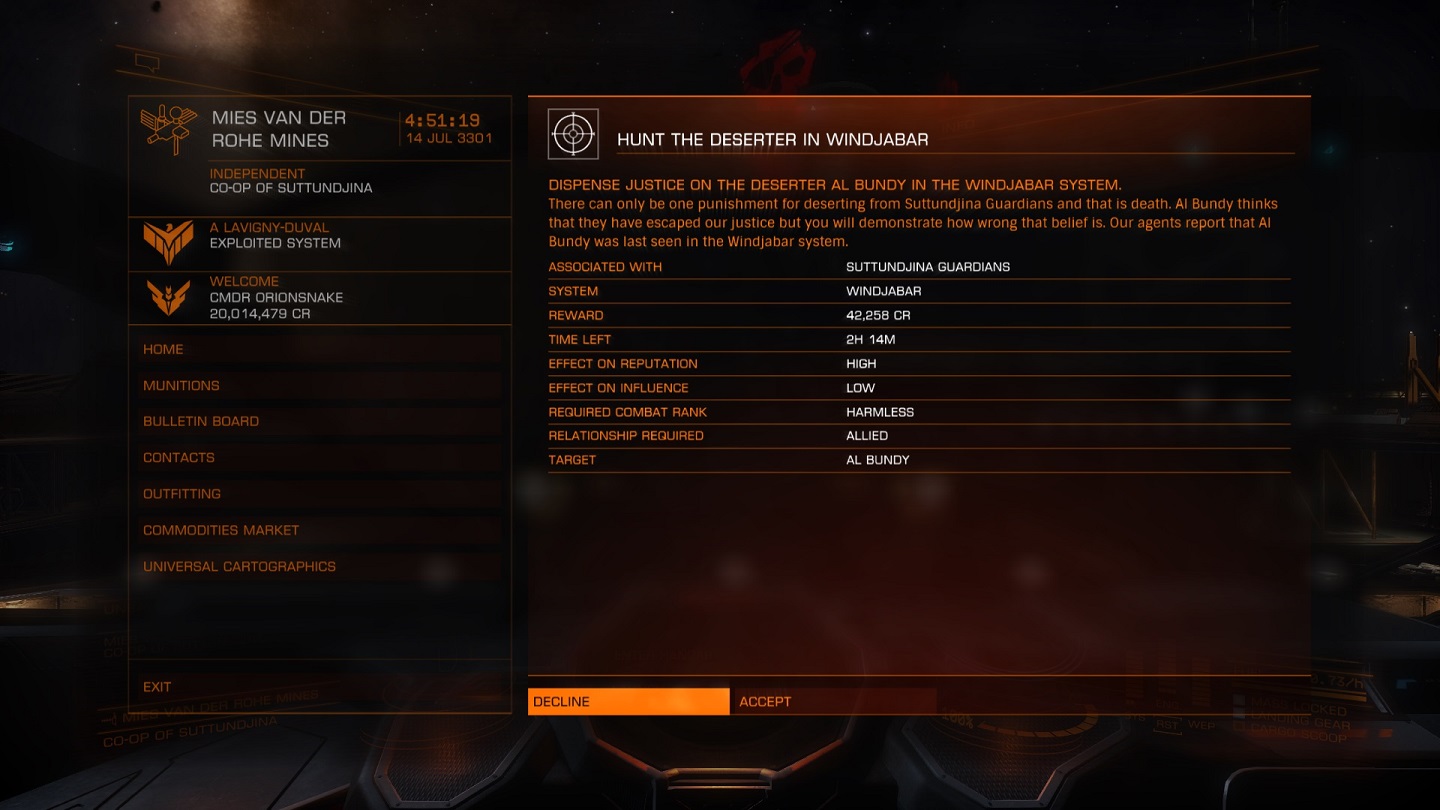
Task: Click the crosshair mission icon next to the title
Action: point(573,130)
